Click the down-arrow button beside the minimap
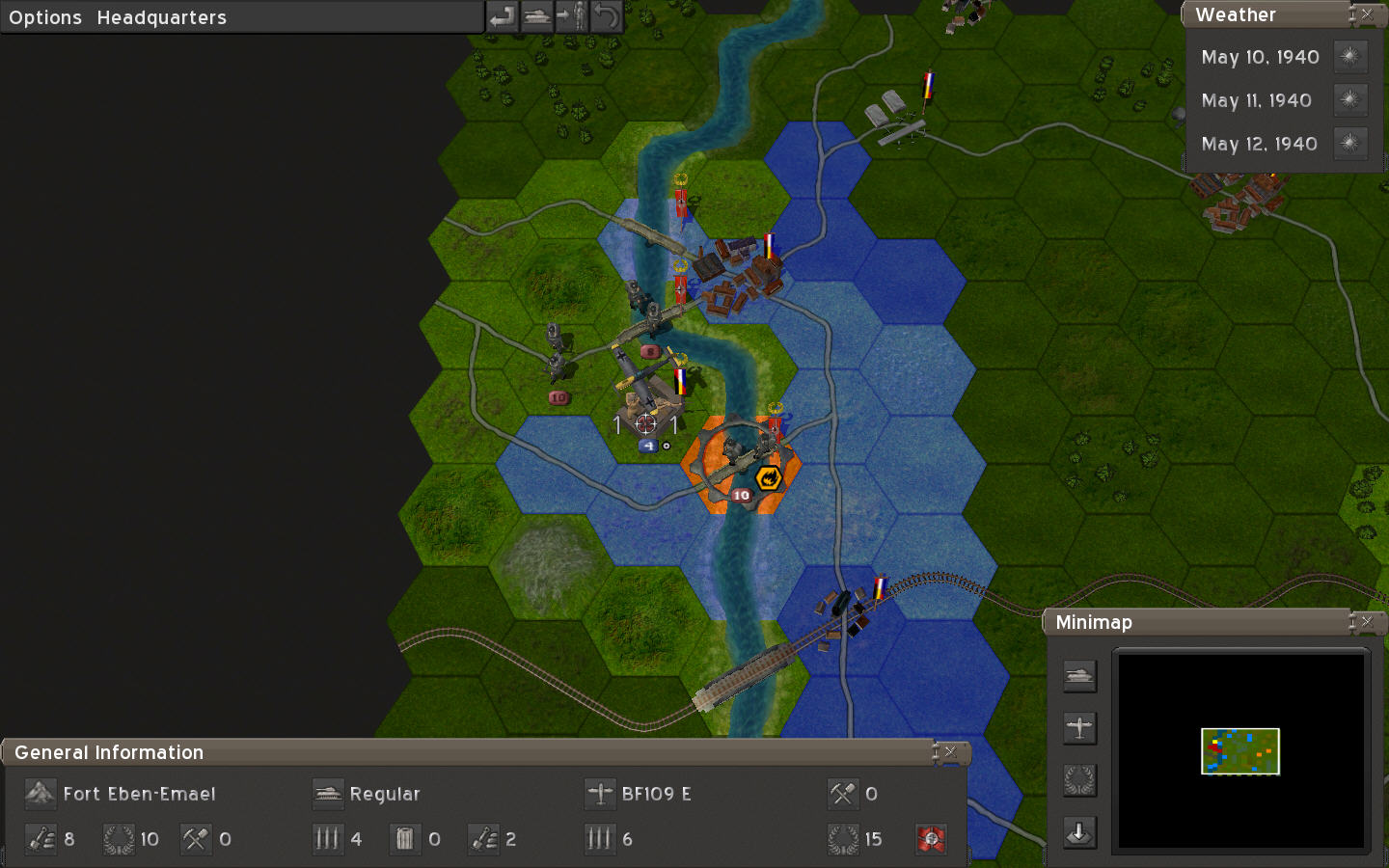 pyautogui.click(x=1079, y=832)
